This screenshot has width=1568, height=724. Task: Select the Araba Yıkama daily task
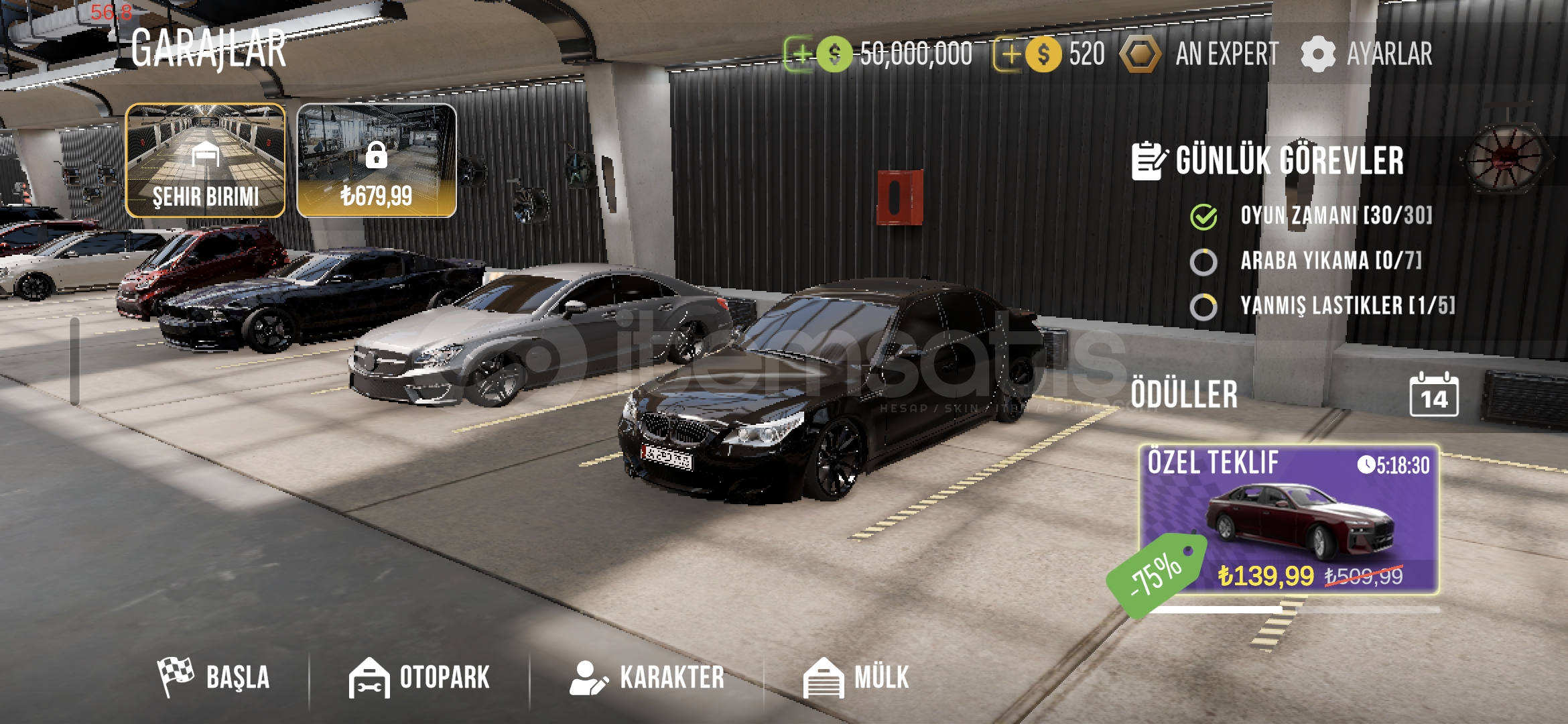point(1329,261)
